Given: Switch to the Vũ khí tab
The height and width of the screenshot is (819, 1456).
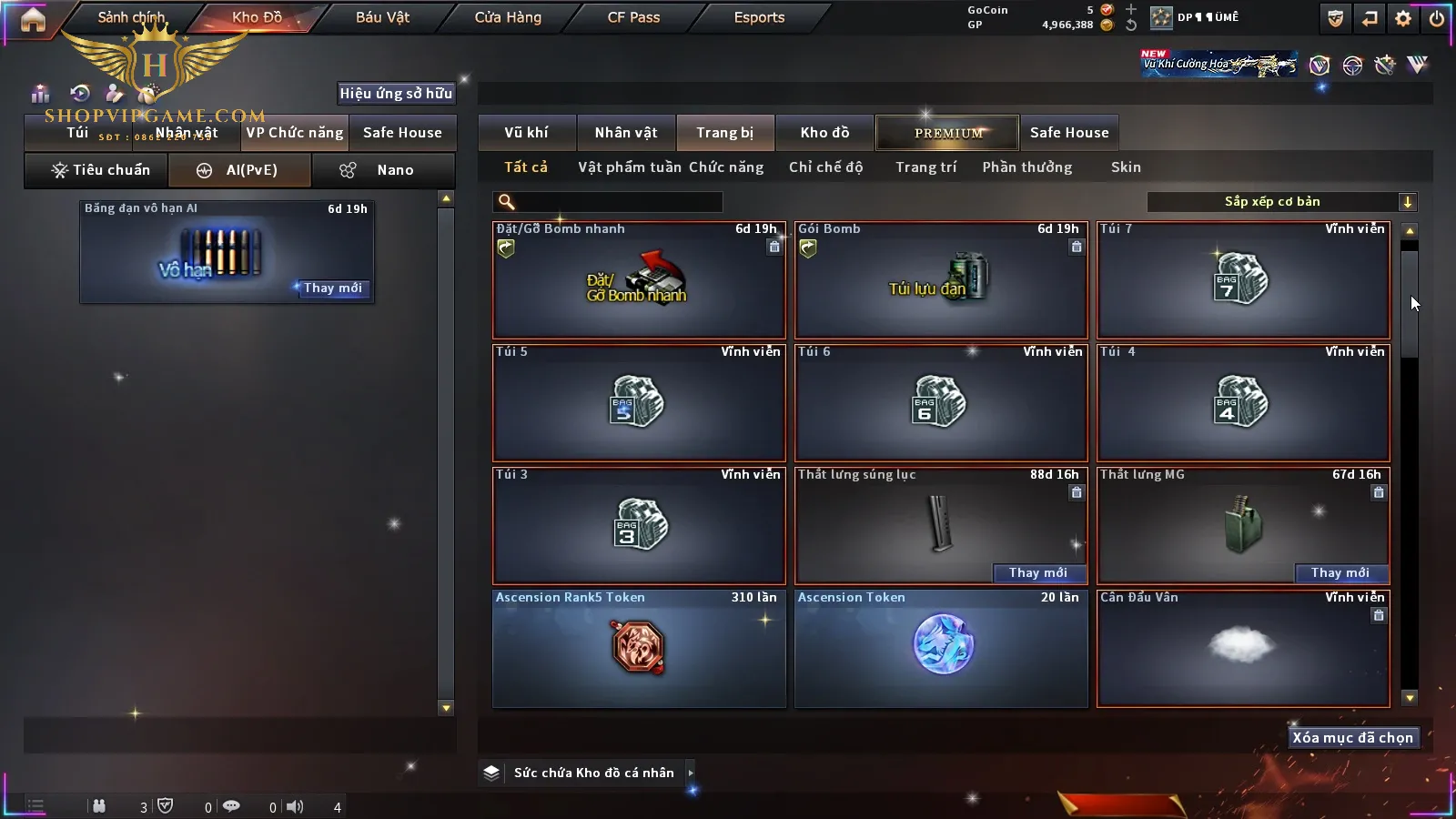Looking at the screenshot, I should [526, 133].
